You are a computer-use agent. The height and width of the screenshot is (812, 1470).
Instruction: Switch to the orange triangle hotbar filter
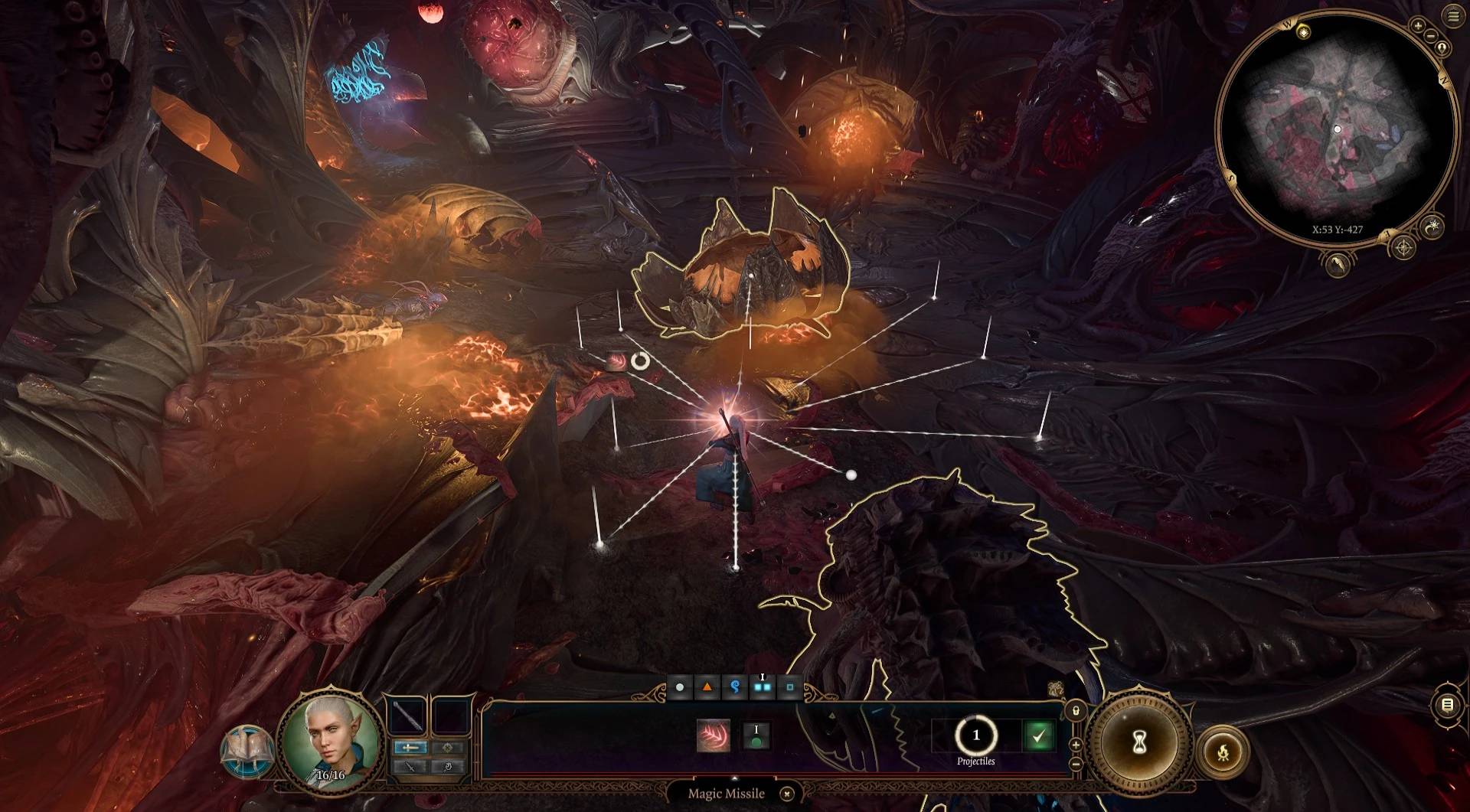707,687
